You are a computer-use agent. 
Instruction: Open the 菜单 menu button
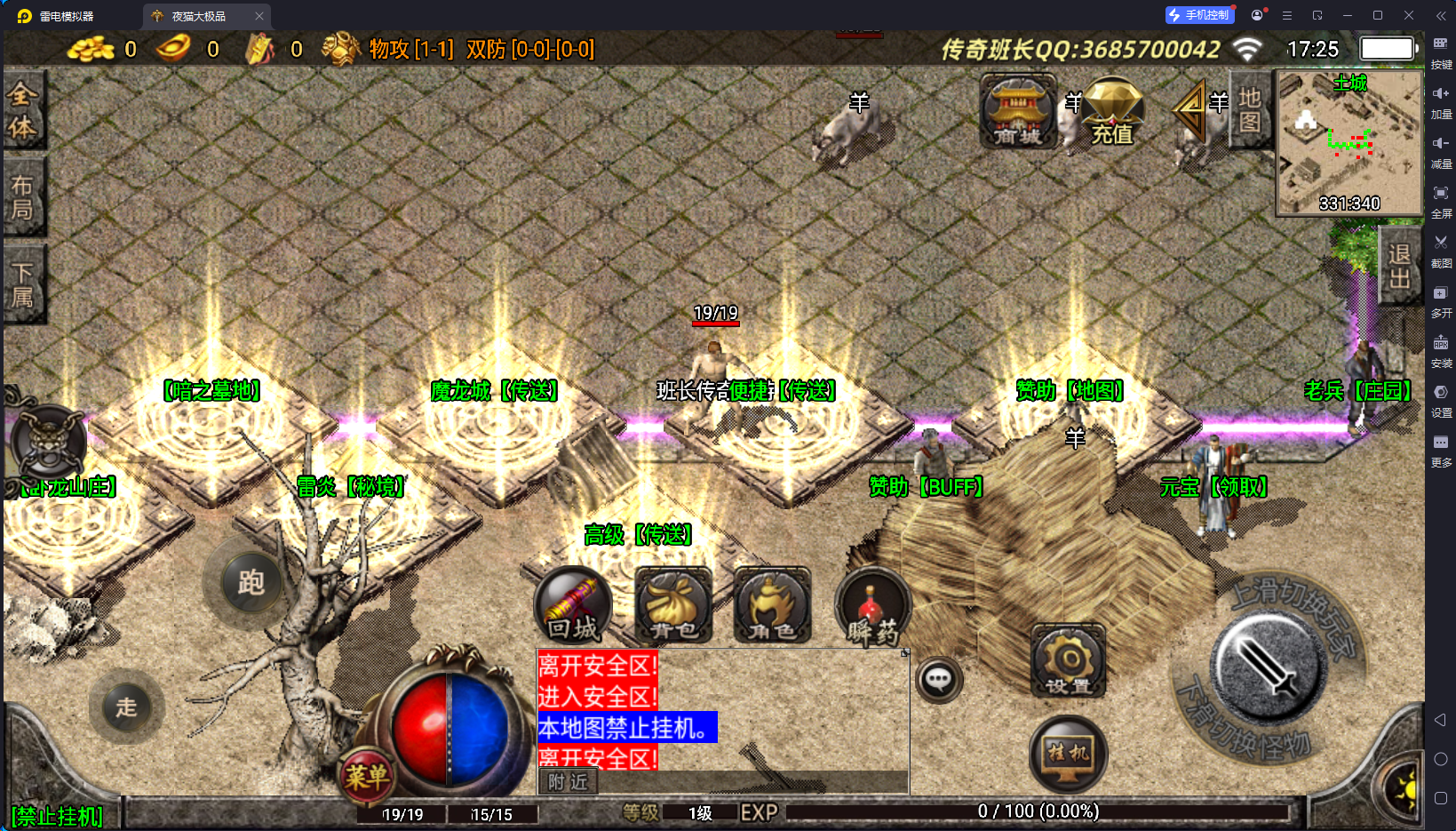coord(367,775)
